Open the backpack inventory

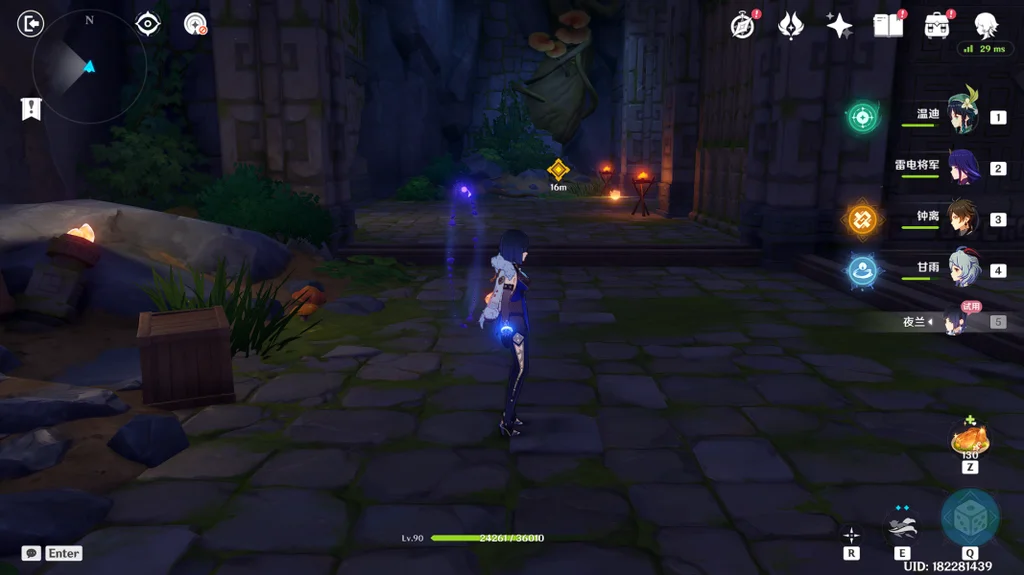point(937,26)
